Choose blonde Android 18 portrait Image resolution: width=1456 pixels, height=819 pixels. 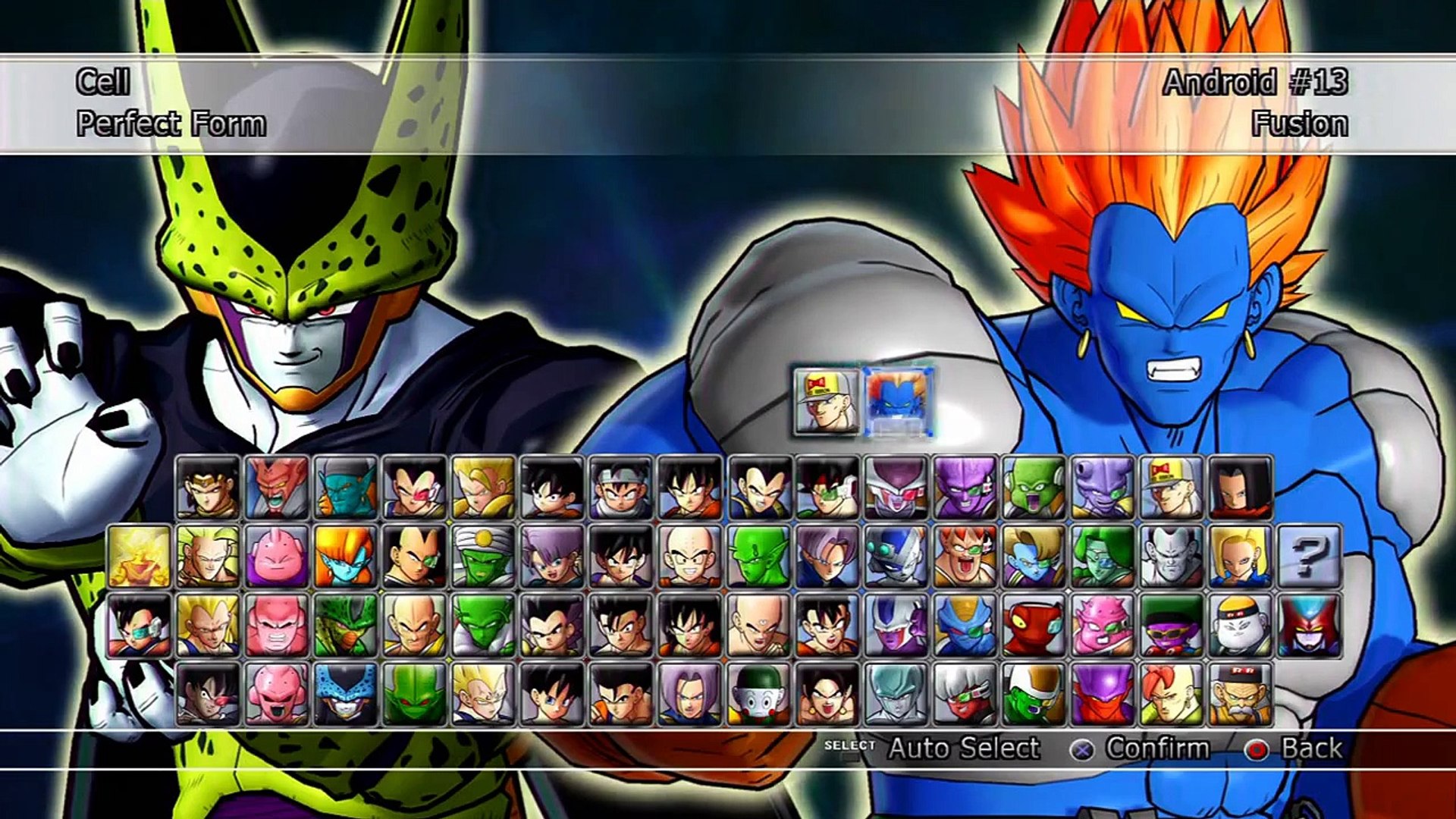1240,557
